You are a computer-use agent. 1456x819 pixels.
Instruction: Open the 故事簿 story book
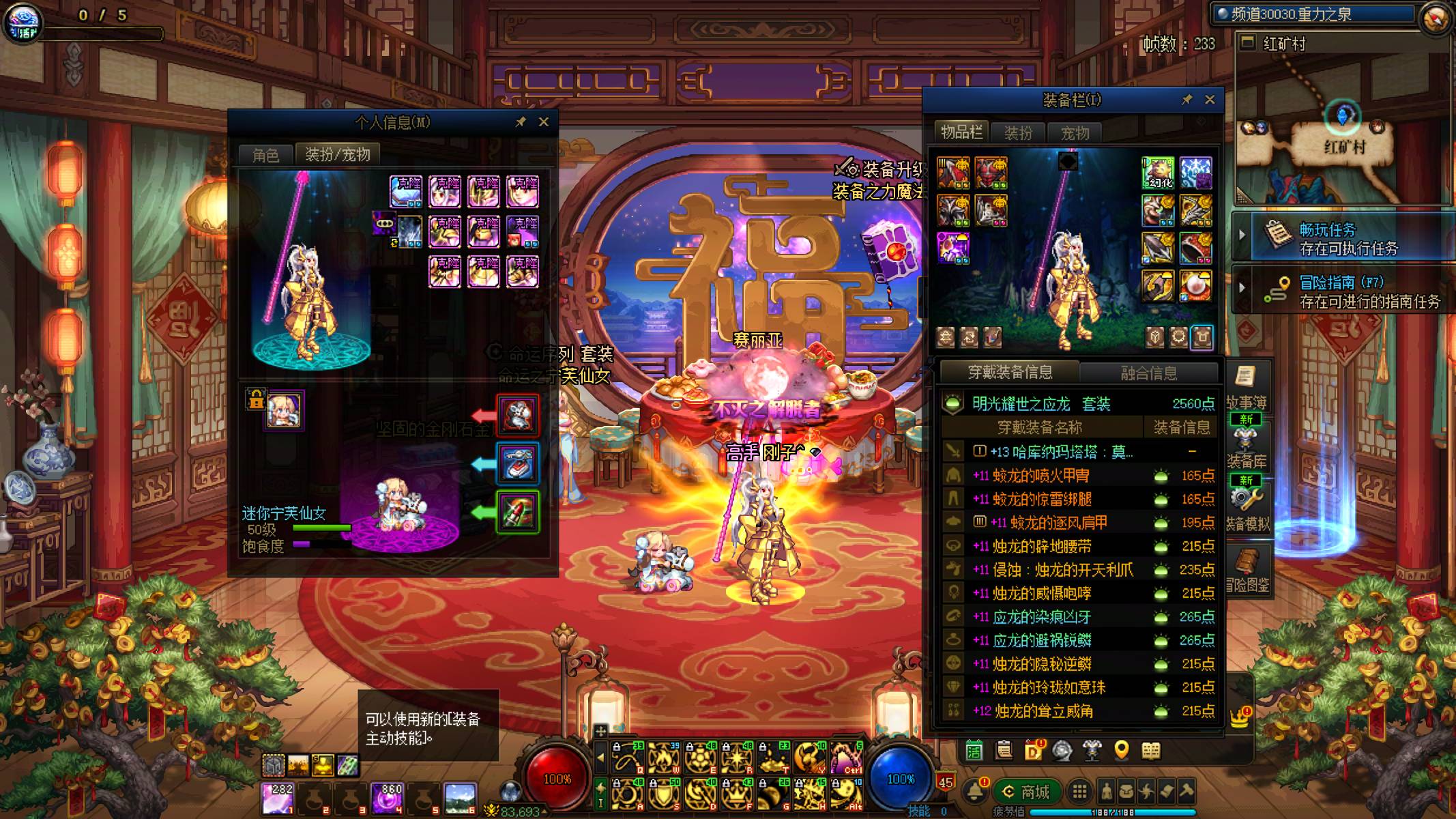click(x=1246, y=386)
